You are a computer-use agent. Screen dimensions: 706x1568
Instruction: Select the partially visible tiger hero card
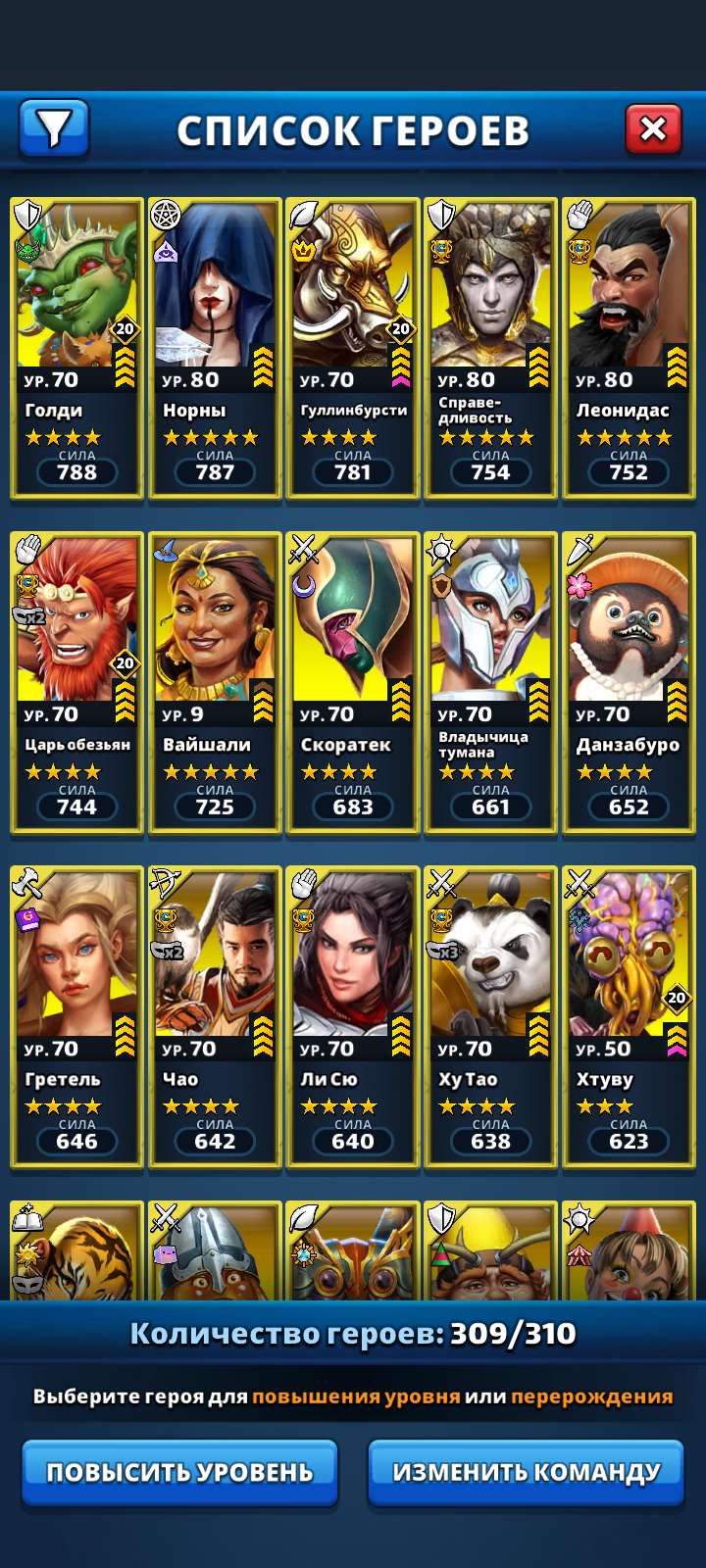coord(77,1252)
